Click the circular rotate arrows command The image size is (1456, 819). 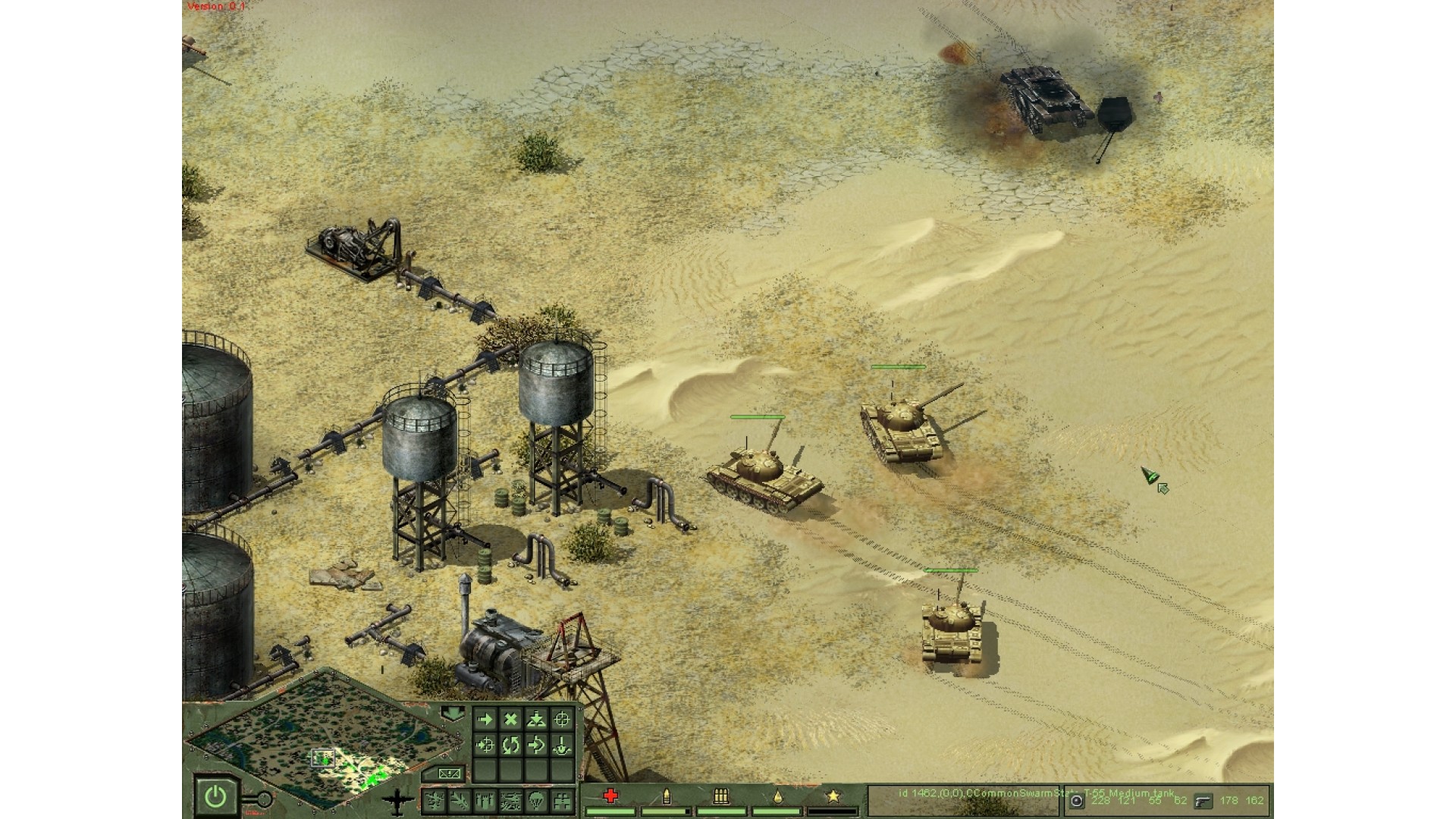coord(511,745)
